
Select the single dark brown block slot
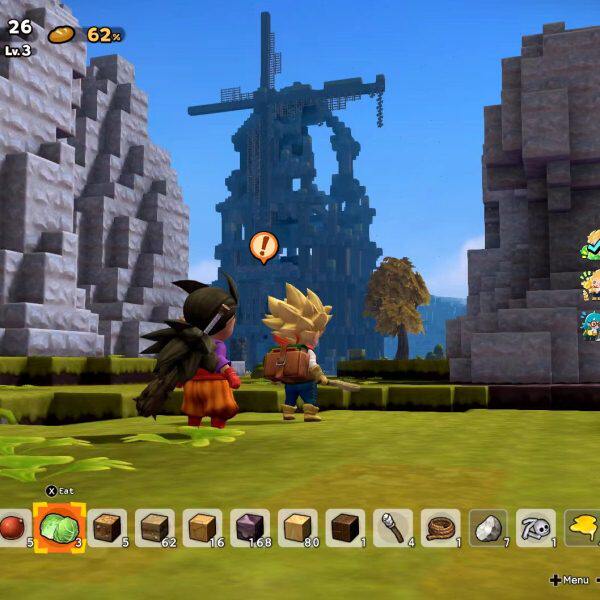tap(346, 527)
